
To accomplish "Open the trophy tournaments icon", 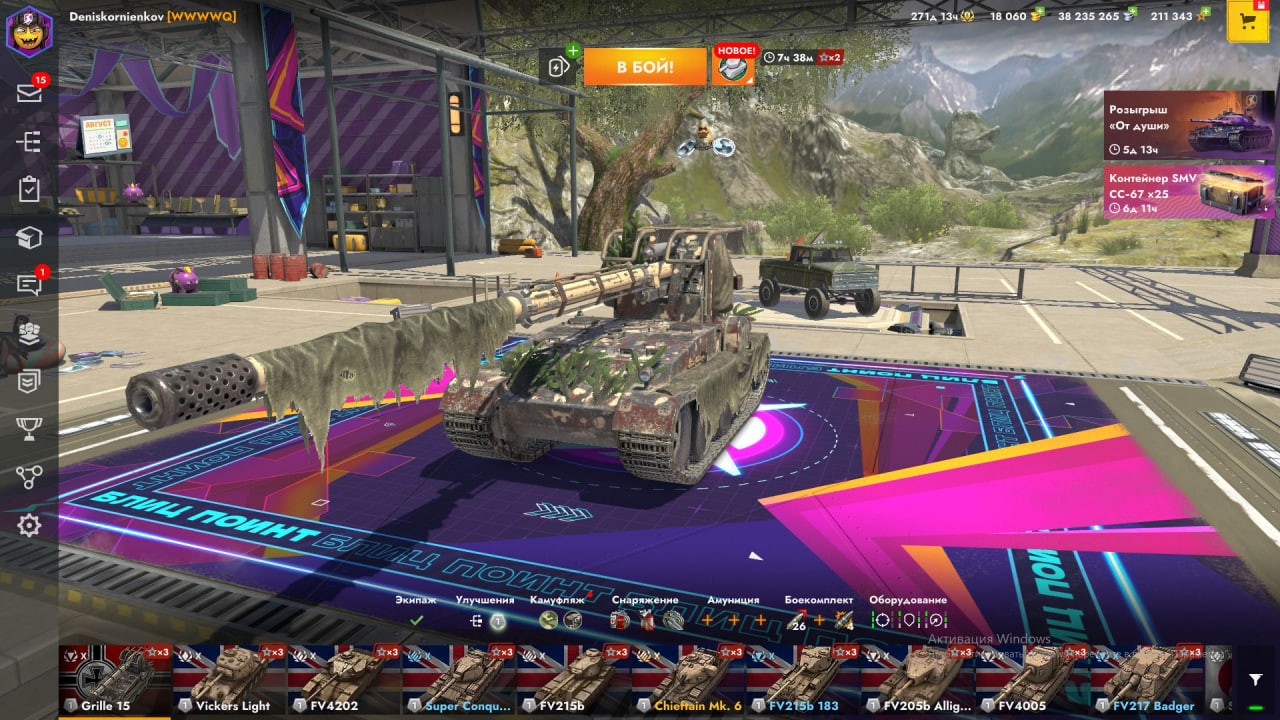I will click(x=29, y=429).
